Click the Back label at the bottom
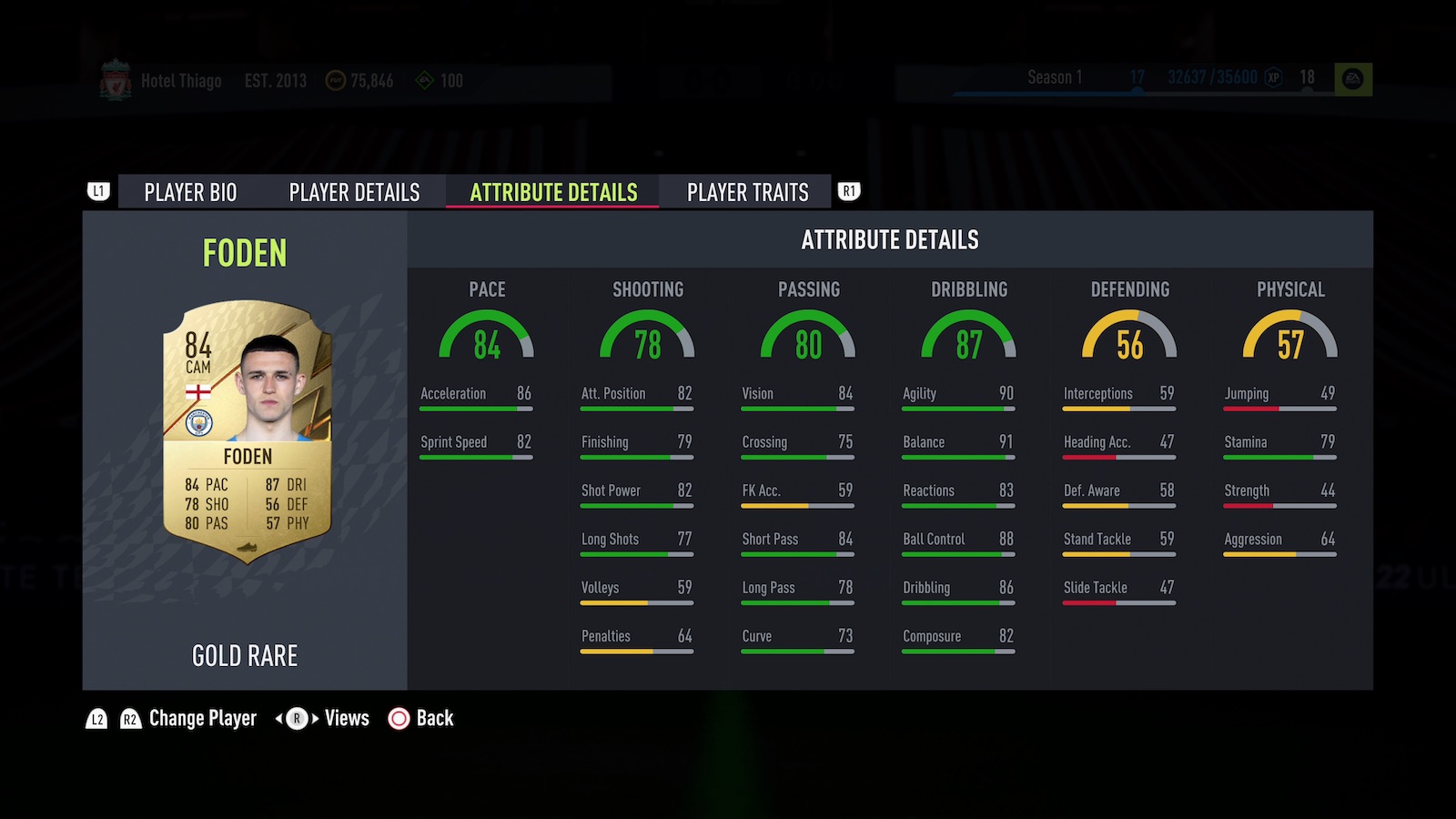This screenshot has width=1456, height=819. (435, 719)
